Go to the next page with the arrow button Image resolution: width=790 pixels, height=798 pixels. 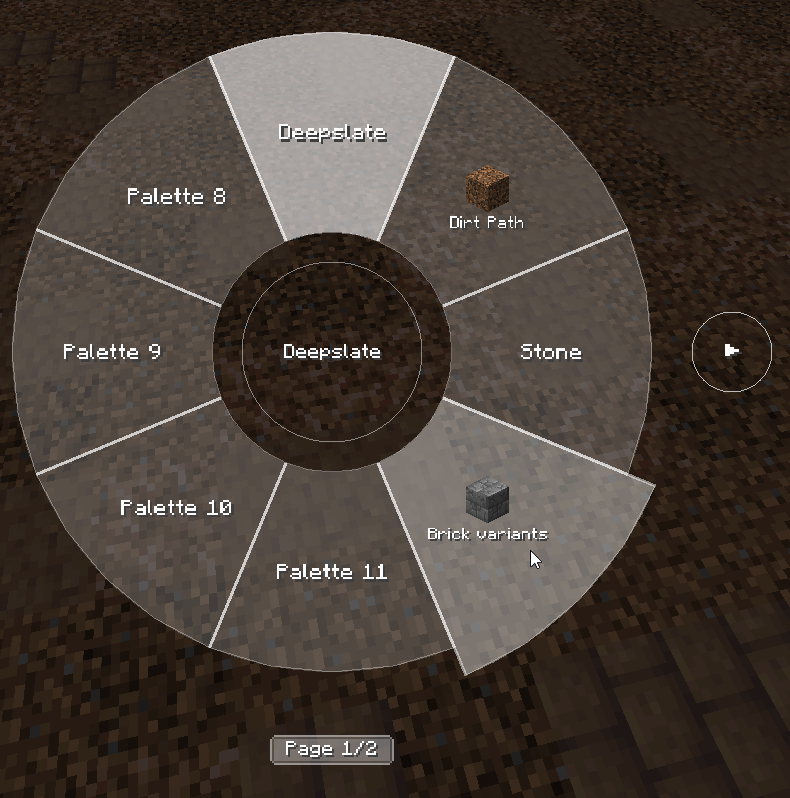(x=732, y=350)
